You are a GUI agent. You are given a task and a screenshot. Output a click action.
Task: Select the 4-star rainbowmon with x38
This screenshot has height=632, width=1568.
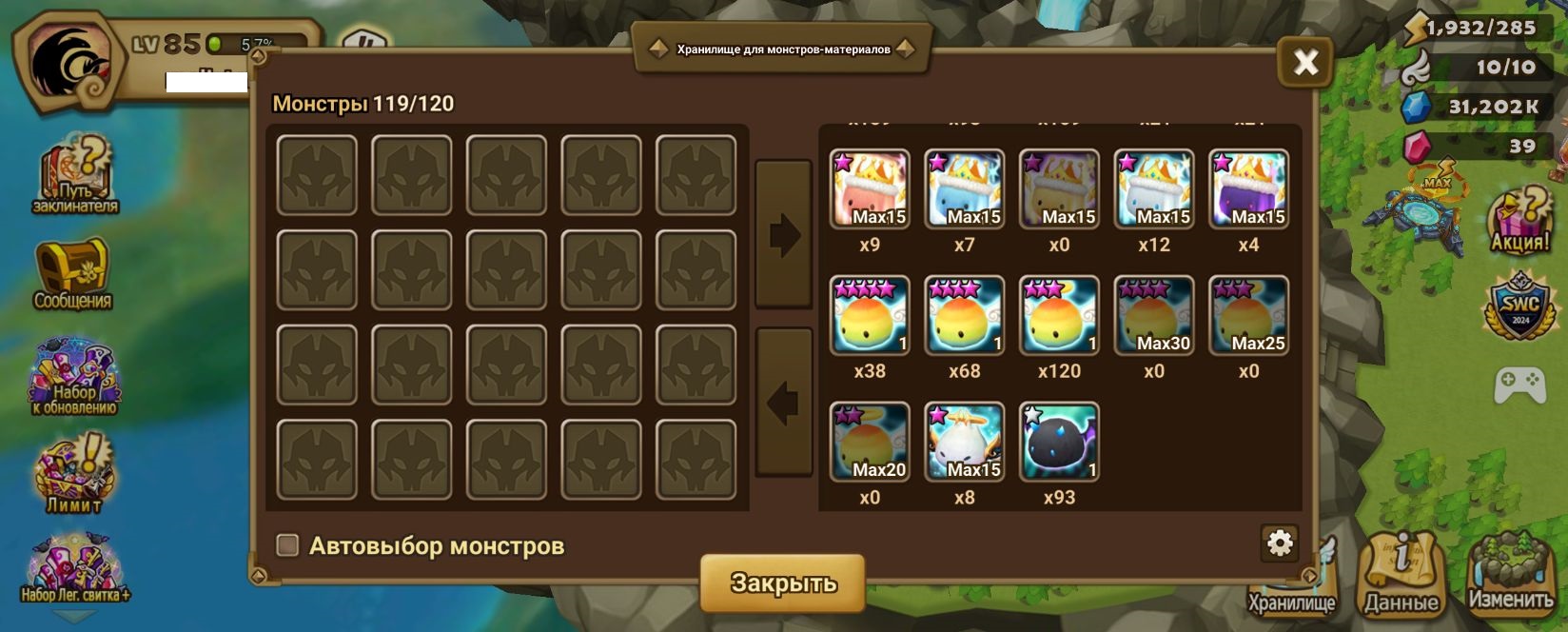click(870, 315)
